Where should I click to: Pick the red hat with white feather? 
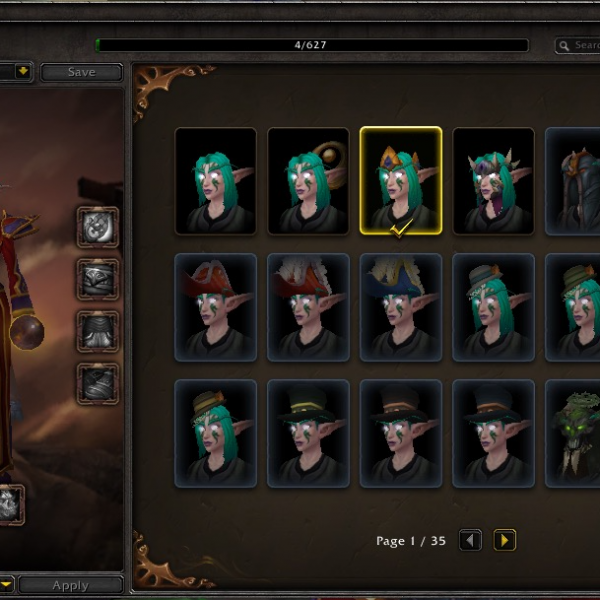(x=308, y=307)
